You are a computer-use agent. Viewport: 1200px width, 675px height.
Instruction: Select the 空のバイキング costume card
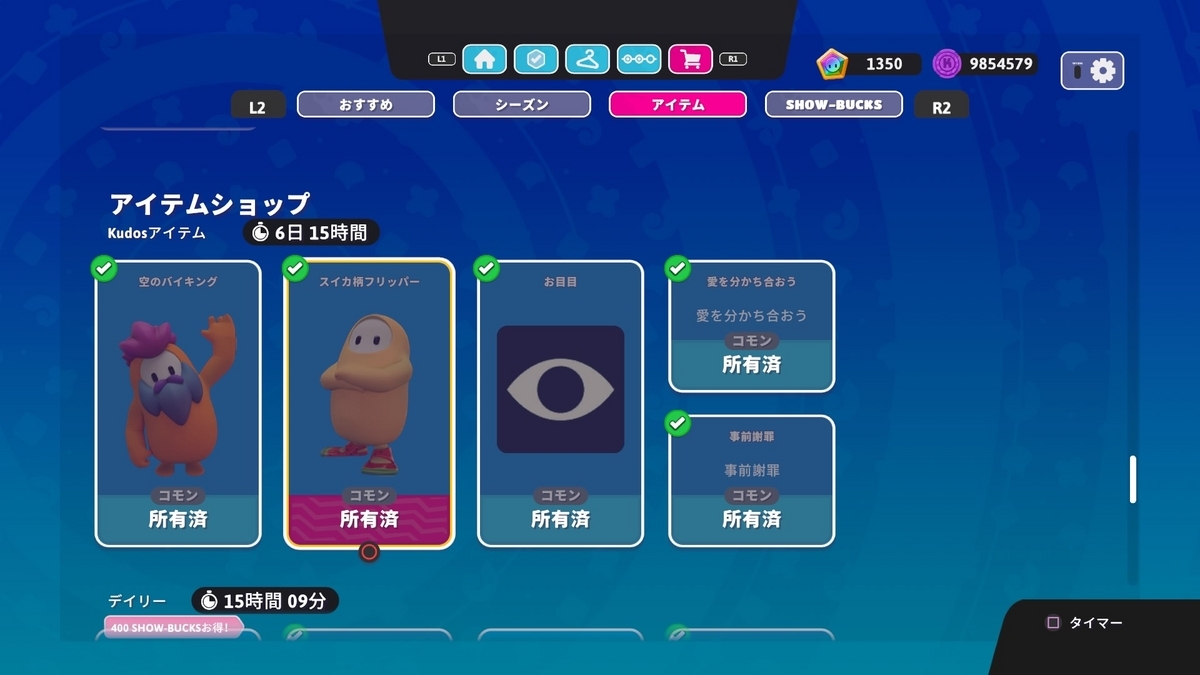coord(178,403)
